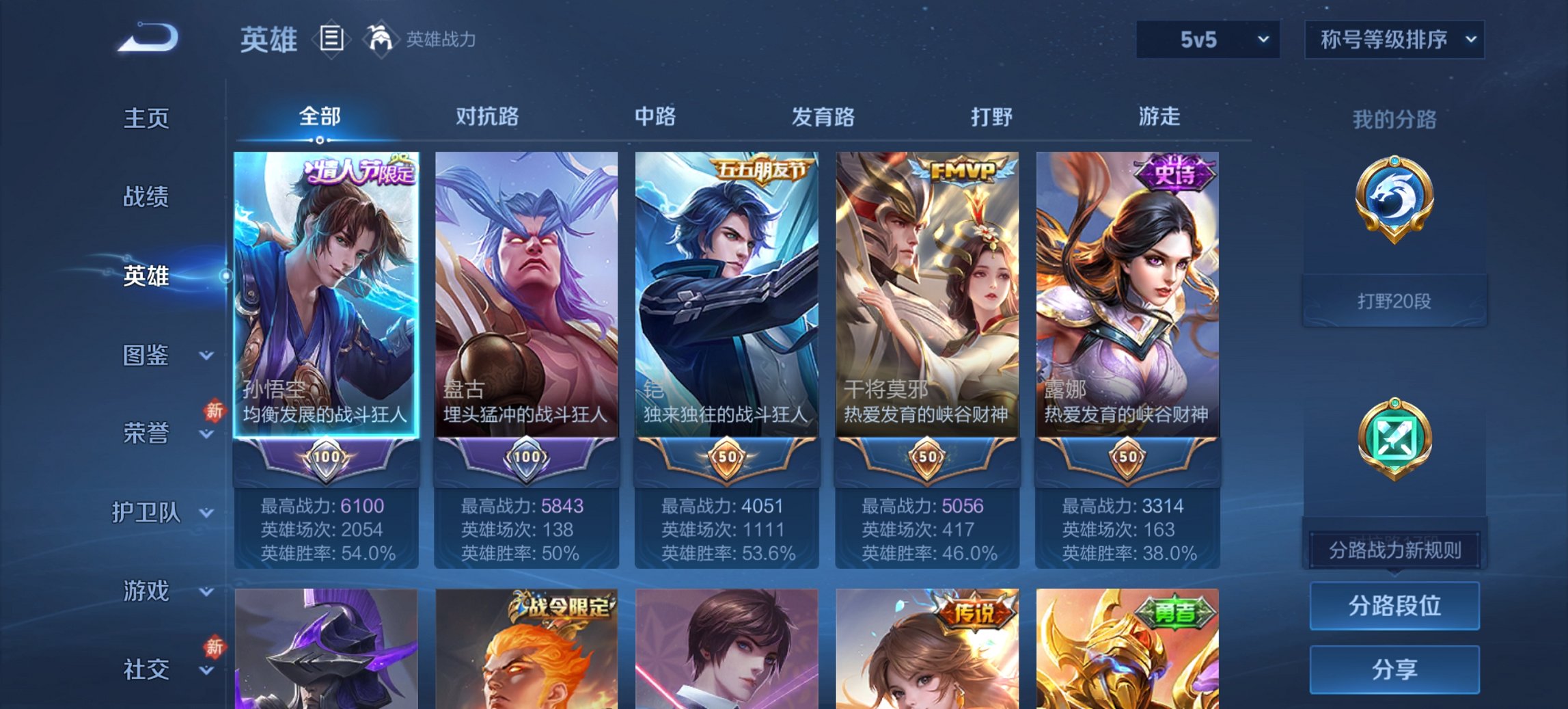Click the 分路段位 button
The width and height of the screenshot is (1568, 709).
1394,604
